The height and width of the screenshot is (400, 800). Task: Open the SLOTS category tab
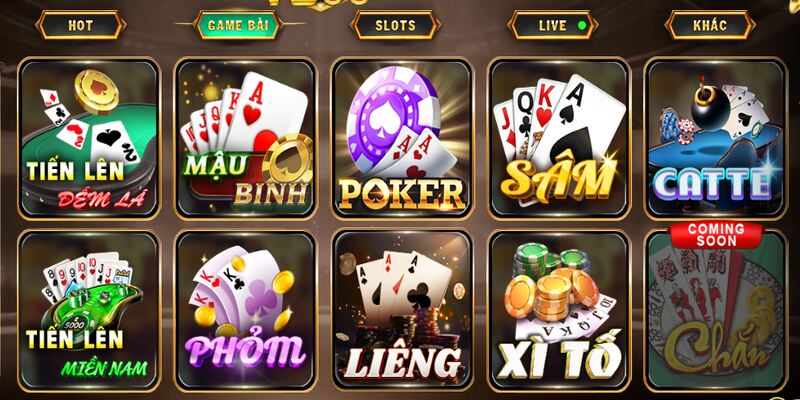coord(394,24)
